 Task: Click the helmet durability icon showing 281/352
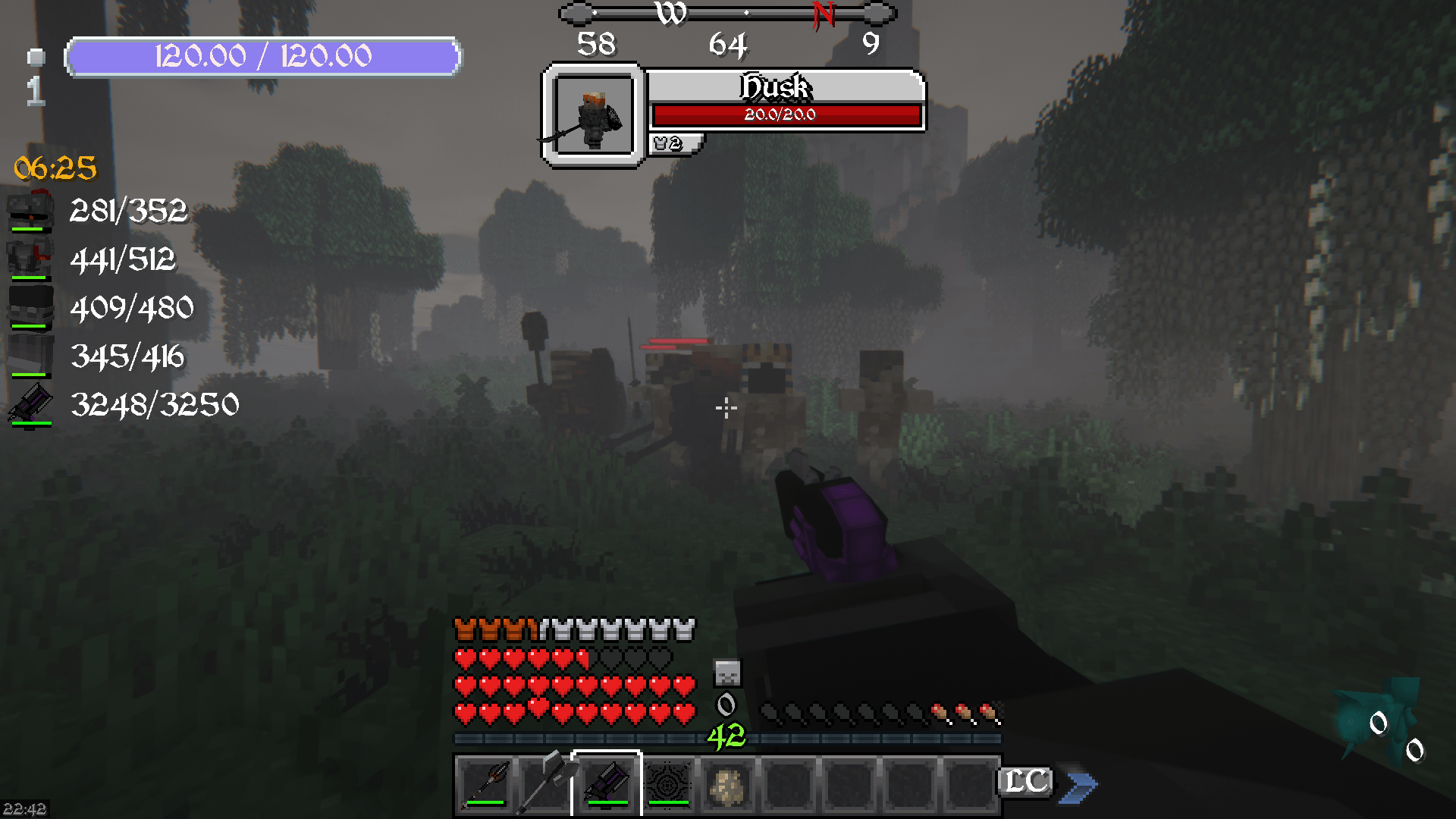point(29,212)
